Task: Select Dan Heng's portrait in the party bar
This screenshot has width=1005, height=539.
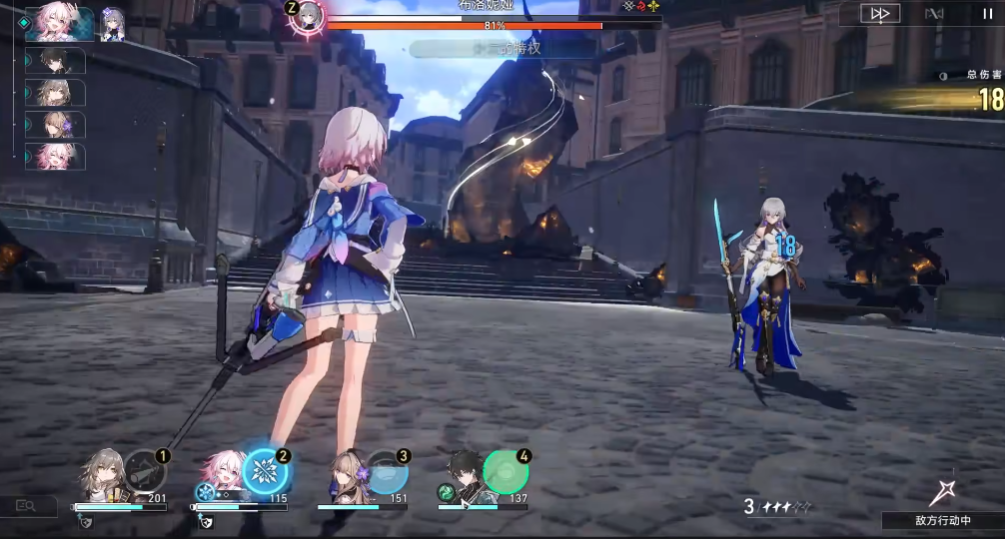Action: tap(465, 475)
